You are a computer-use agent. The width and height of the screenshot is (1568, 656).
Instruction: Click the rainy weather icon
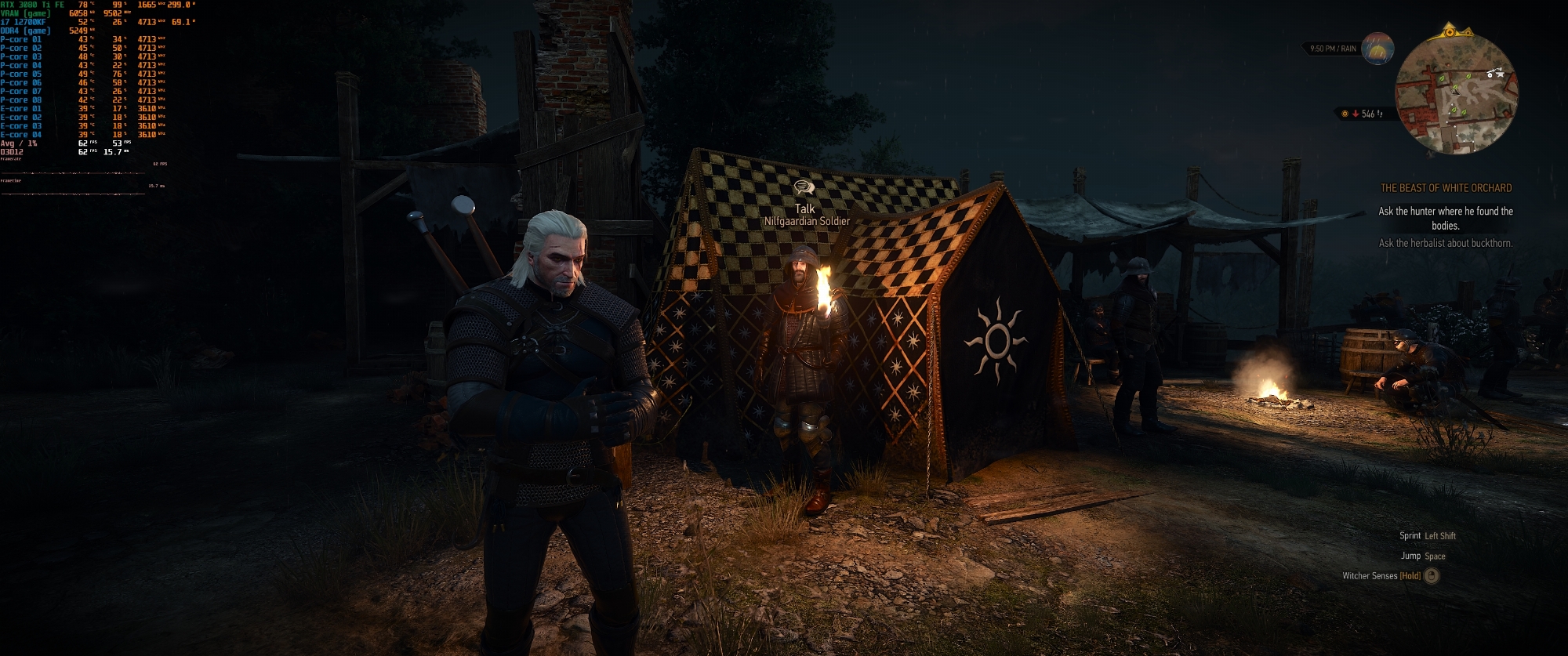point(1377,49)
